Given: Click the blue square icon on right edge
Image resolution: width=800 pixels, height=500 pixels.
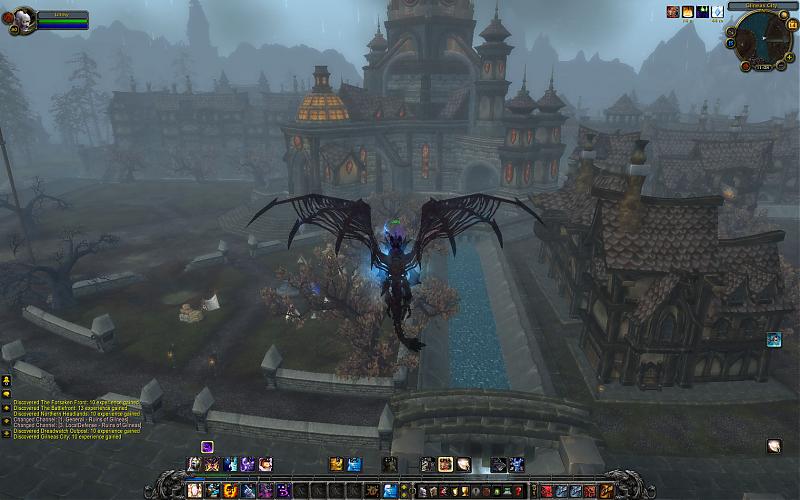Looking at the screenshot, I should [774, 340].
